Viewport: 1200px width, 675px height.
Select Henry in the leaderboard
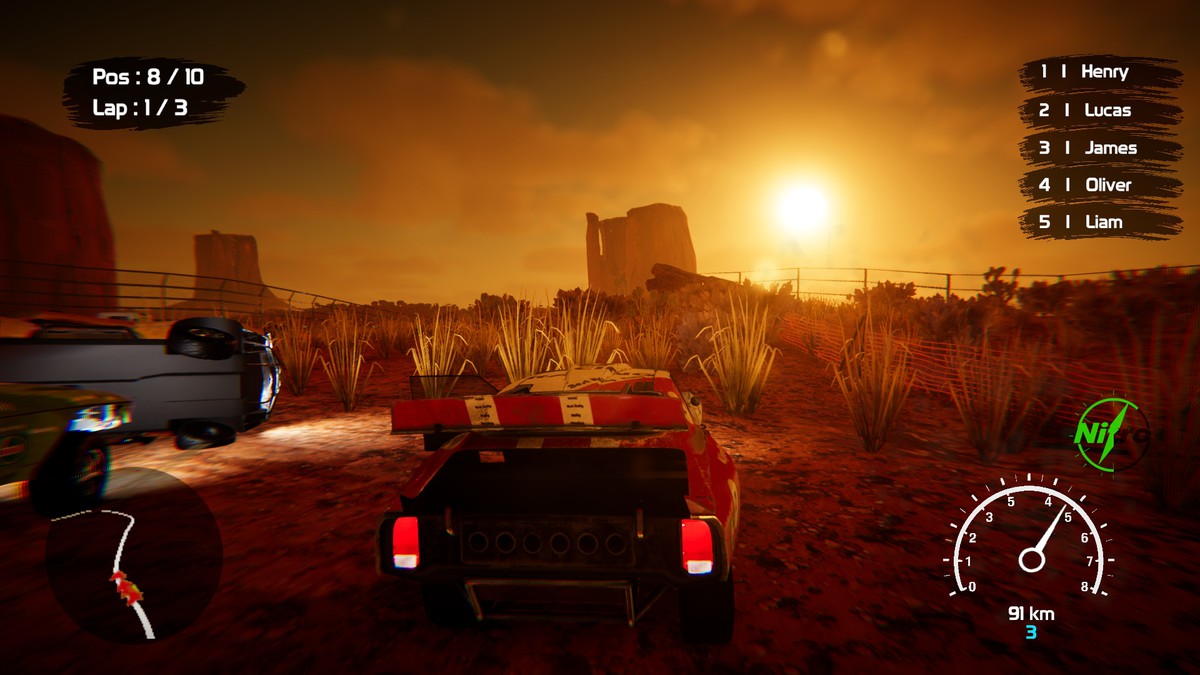[1098, 72]
